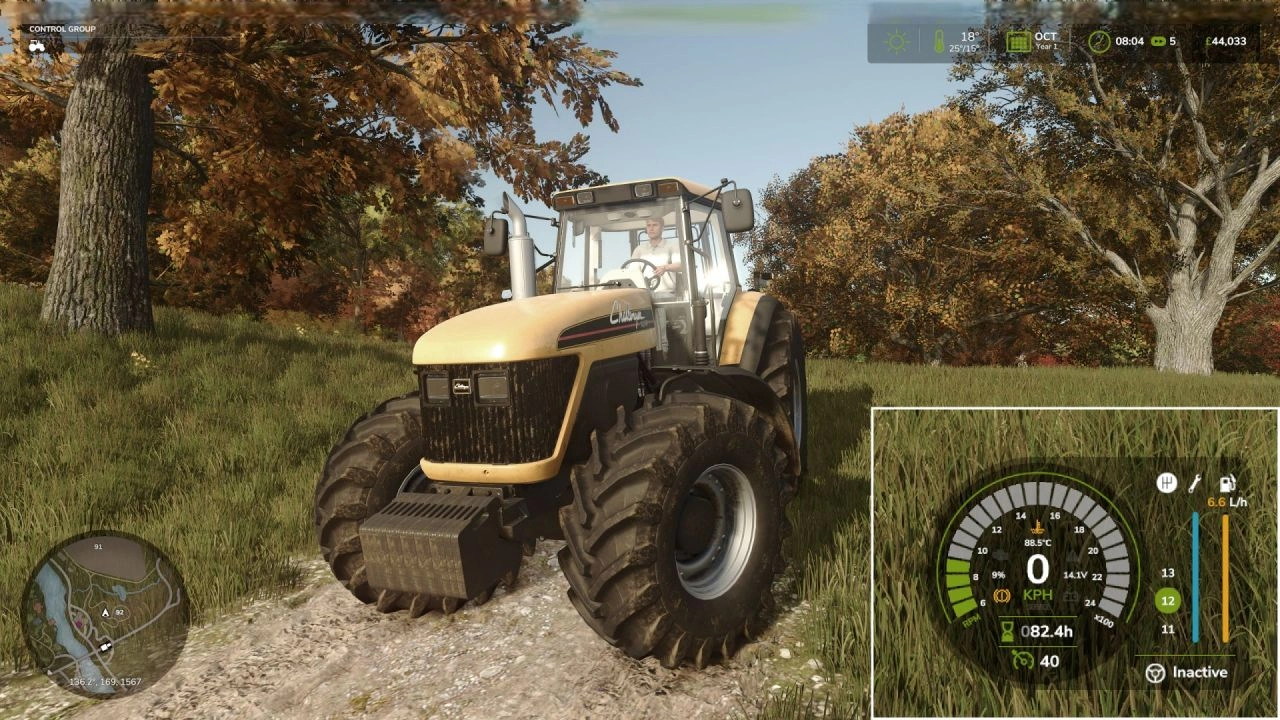Click the money balance showing £44,033
This screenshot has height=720, width=1280.
1227,41
